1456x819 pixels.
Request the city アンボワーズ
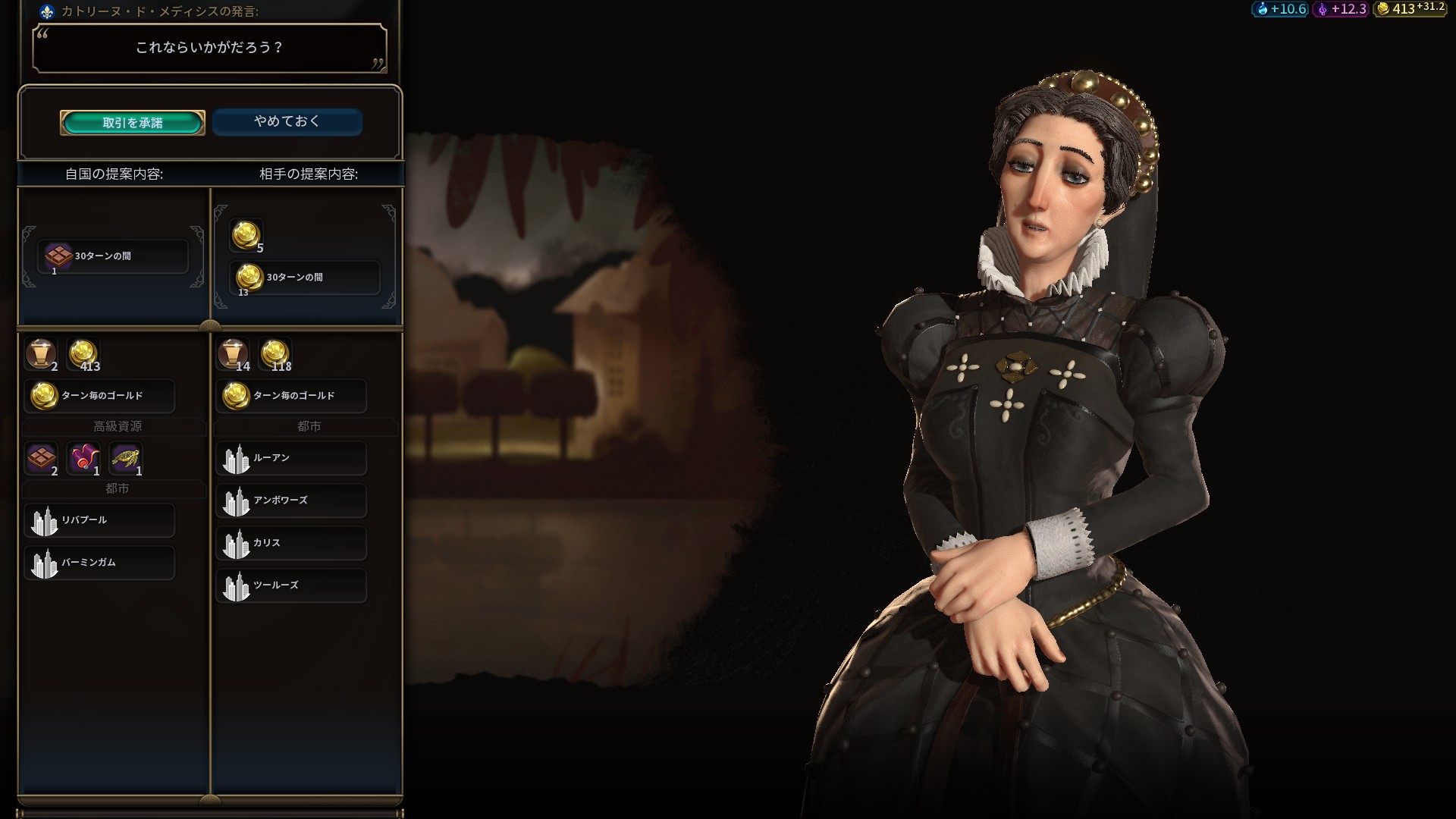pos(291,501)
